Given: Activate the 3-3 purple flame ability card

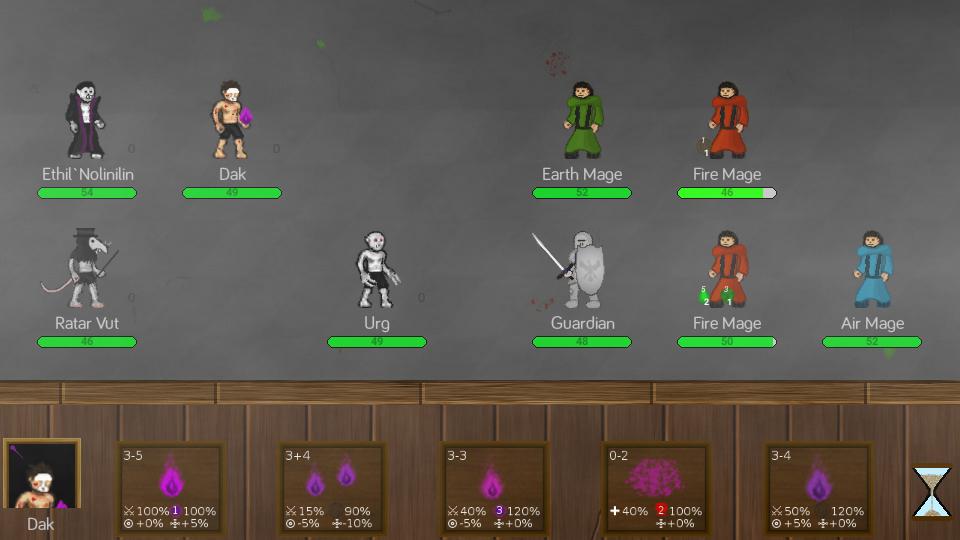Looking at the screenshot, I should click(x=494, y=487).
